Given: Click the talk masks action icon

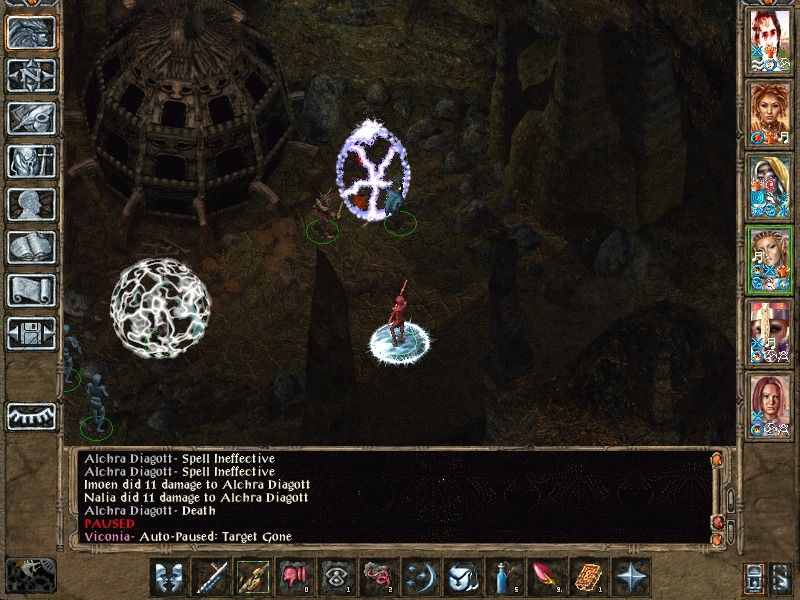Looking at the screenshot, I should point(169,577).
